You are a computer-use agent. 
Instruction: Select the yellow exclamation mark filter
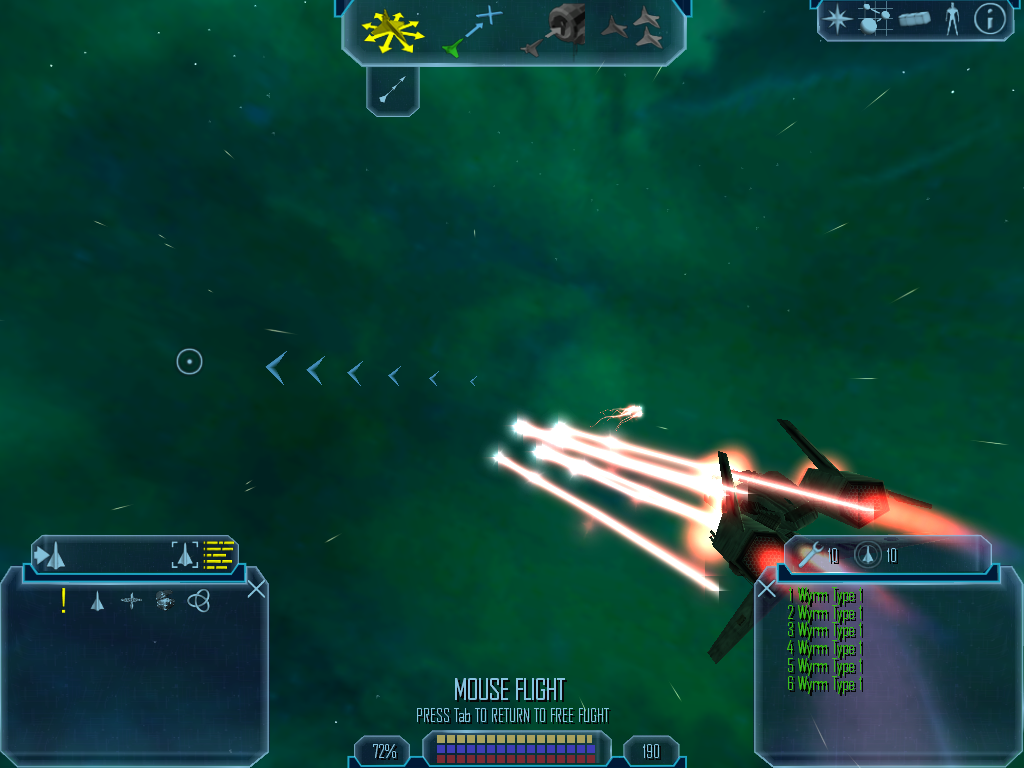point(64,600)
